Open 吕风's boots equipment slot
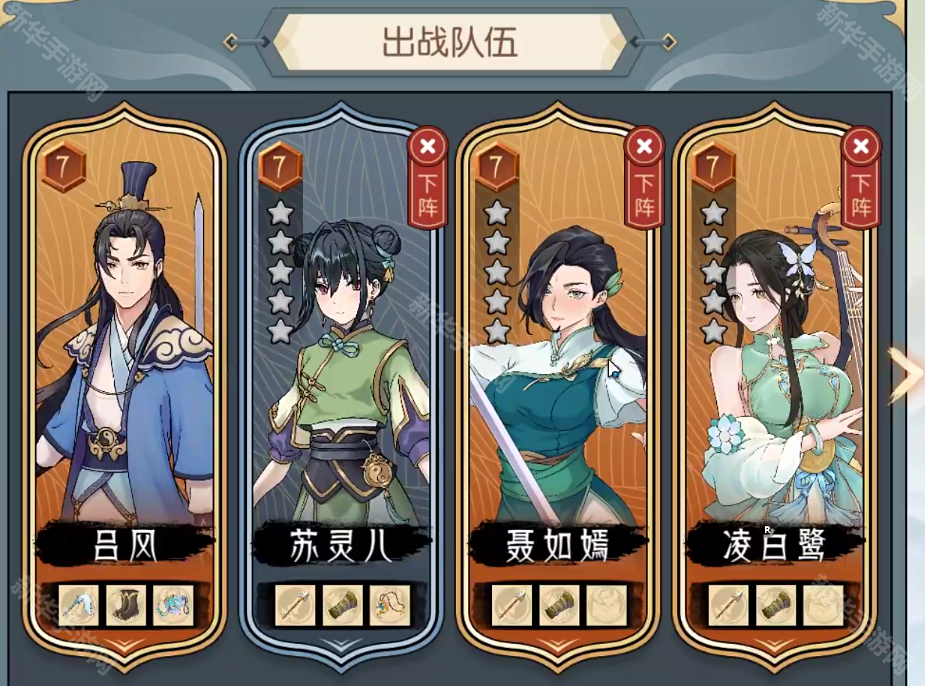925x686 pixels. [x=127, y=605]
